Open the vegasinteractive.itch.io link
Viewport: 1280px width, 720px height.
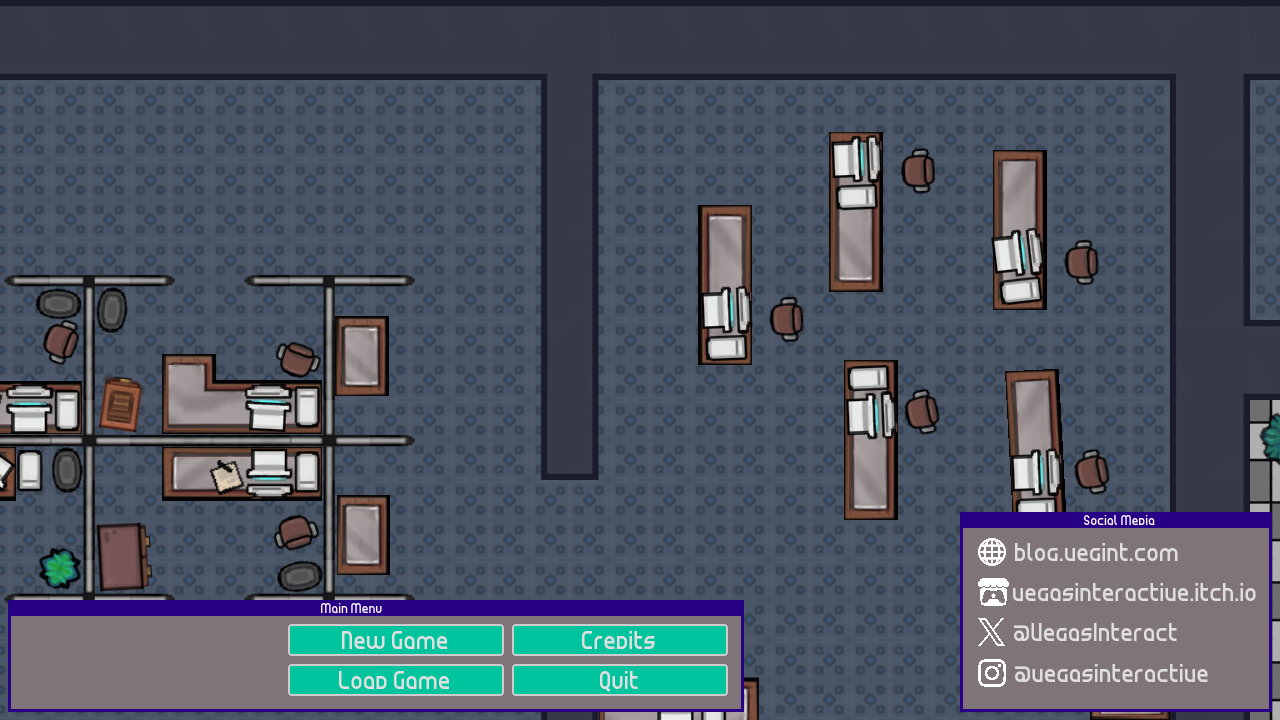[1132, 592]
